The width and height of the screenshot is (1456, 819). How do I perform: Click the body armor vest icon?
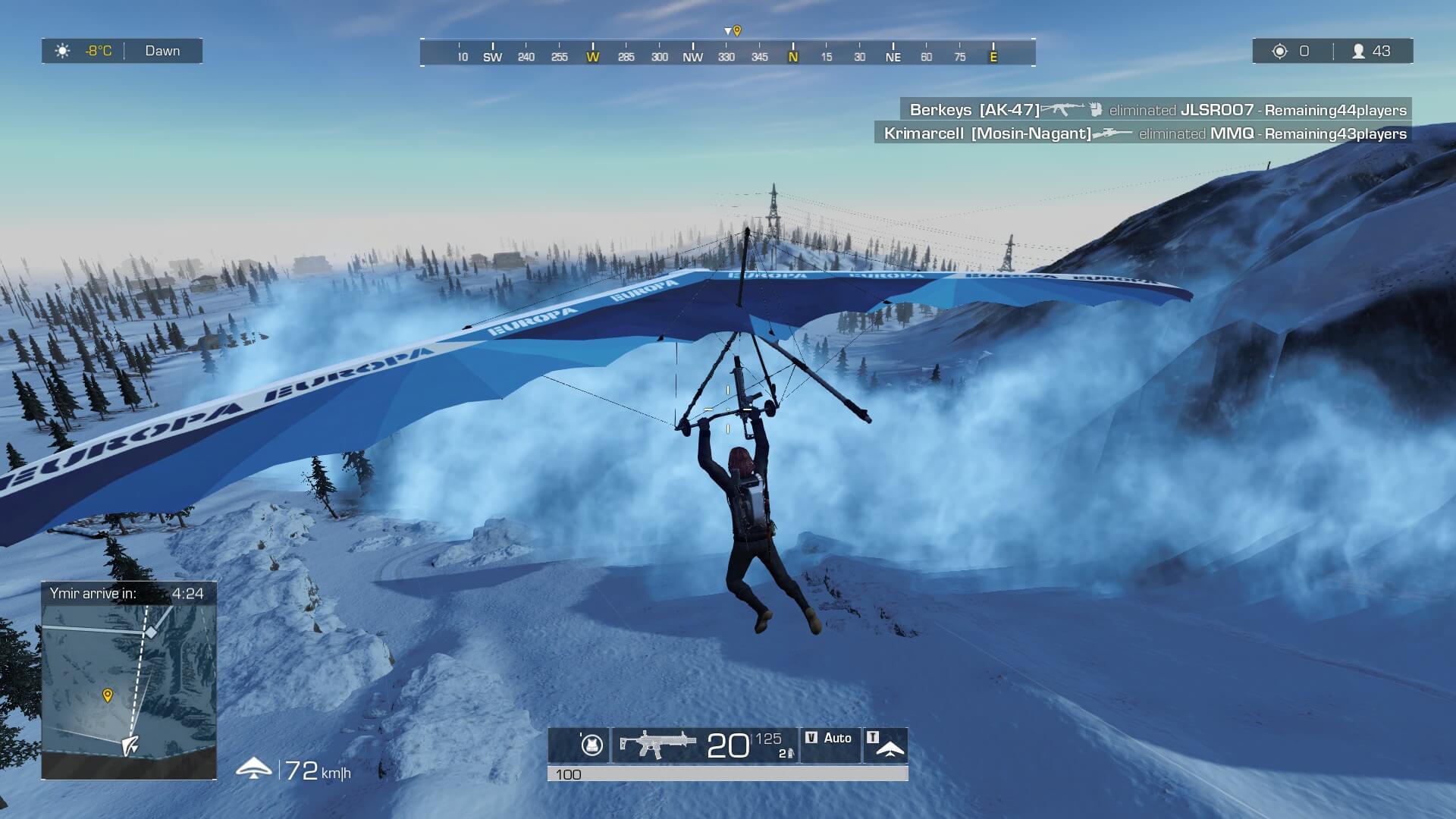(x=591, y=745)
